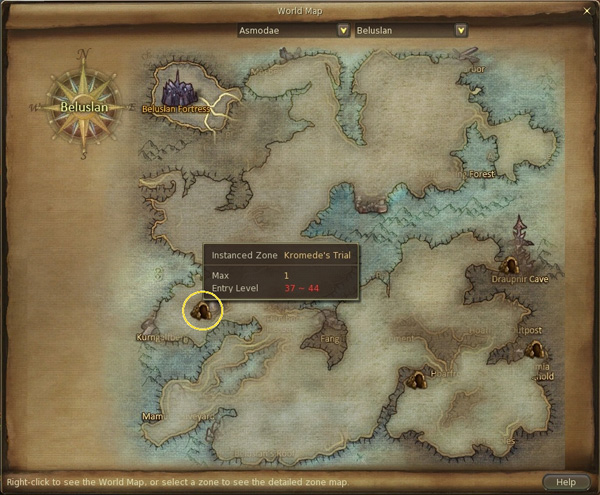Viewport: 600px width, 495px height.
Task: Open the Asmodae region dropdown
Action: point(343,30)
